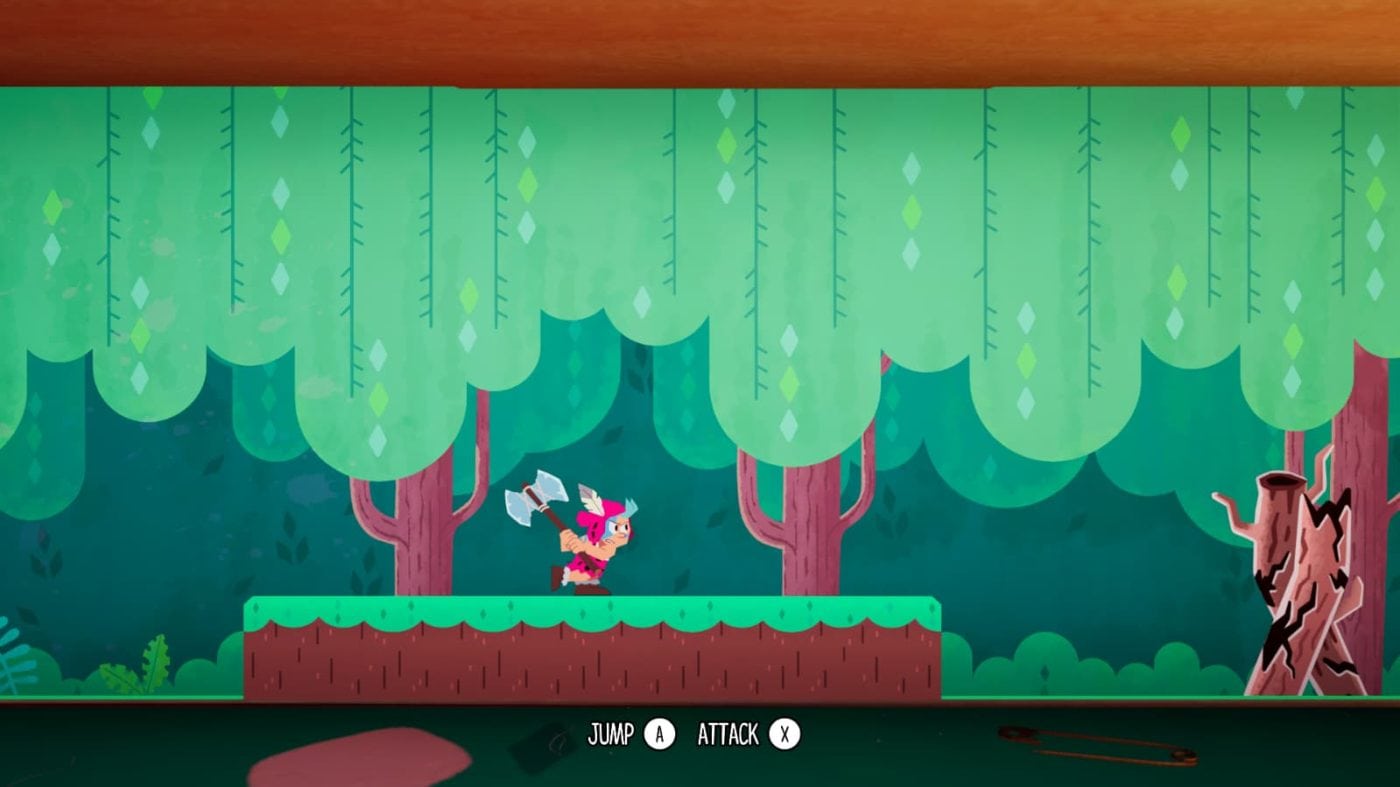Click the ATTACK label text
The height and width of the screenshot is (787, 1400).
point(727,732)
